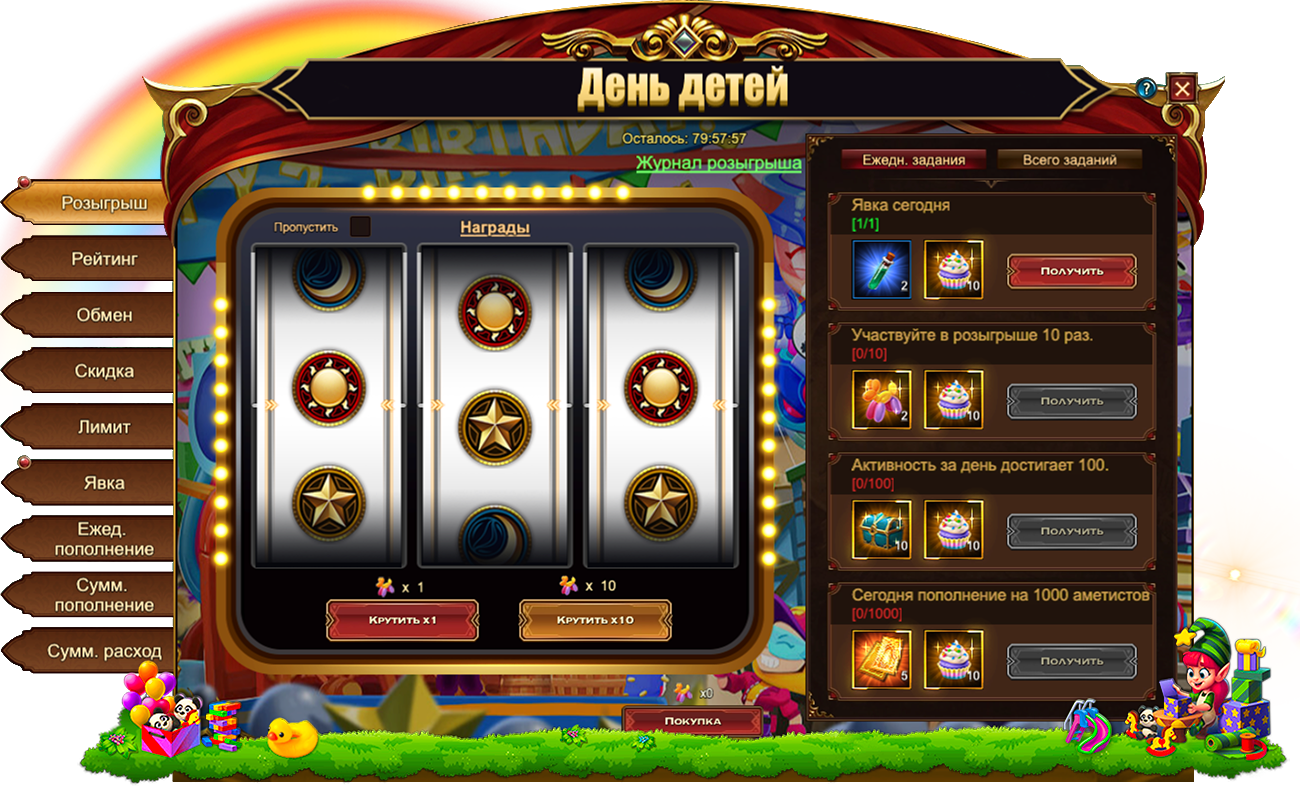Toggle the Пропустить checkbox

click(360, 227)
